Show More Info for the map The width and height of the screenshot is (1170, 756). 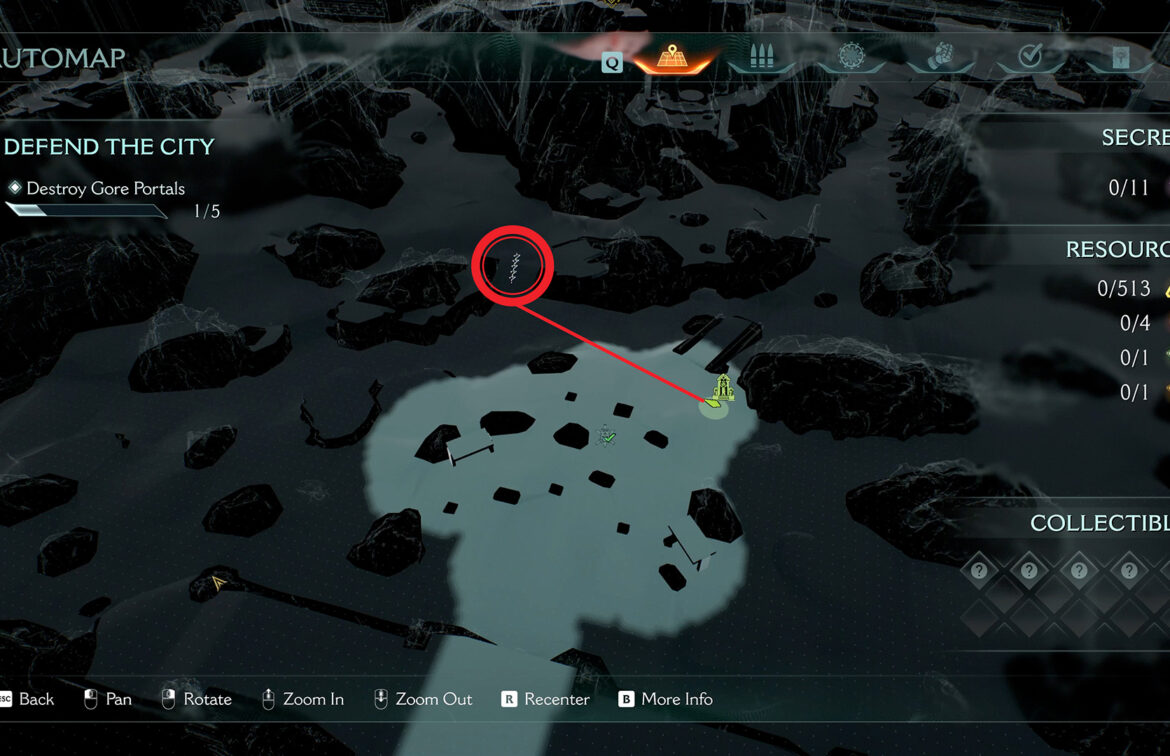pyautogui.click(x=666, y=699)
